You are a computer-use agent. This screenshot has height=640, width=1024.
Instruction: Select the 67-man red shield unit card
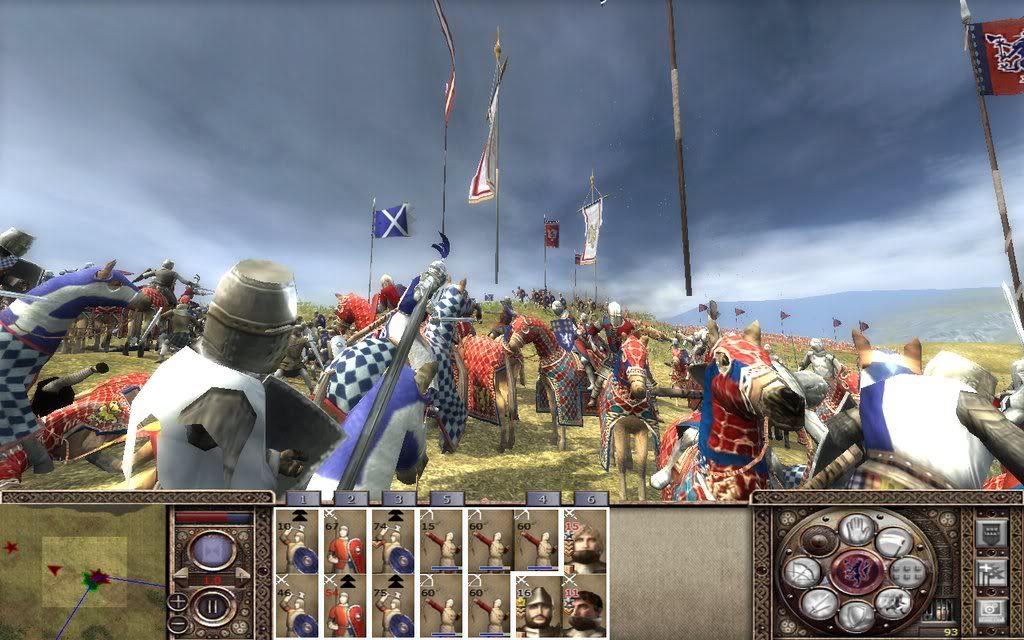pyautogui.click(x=346, y=541)
